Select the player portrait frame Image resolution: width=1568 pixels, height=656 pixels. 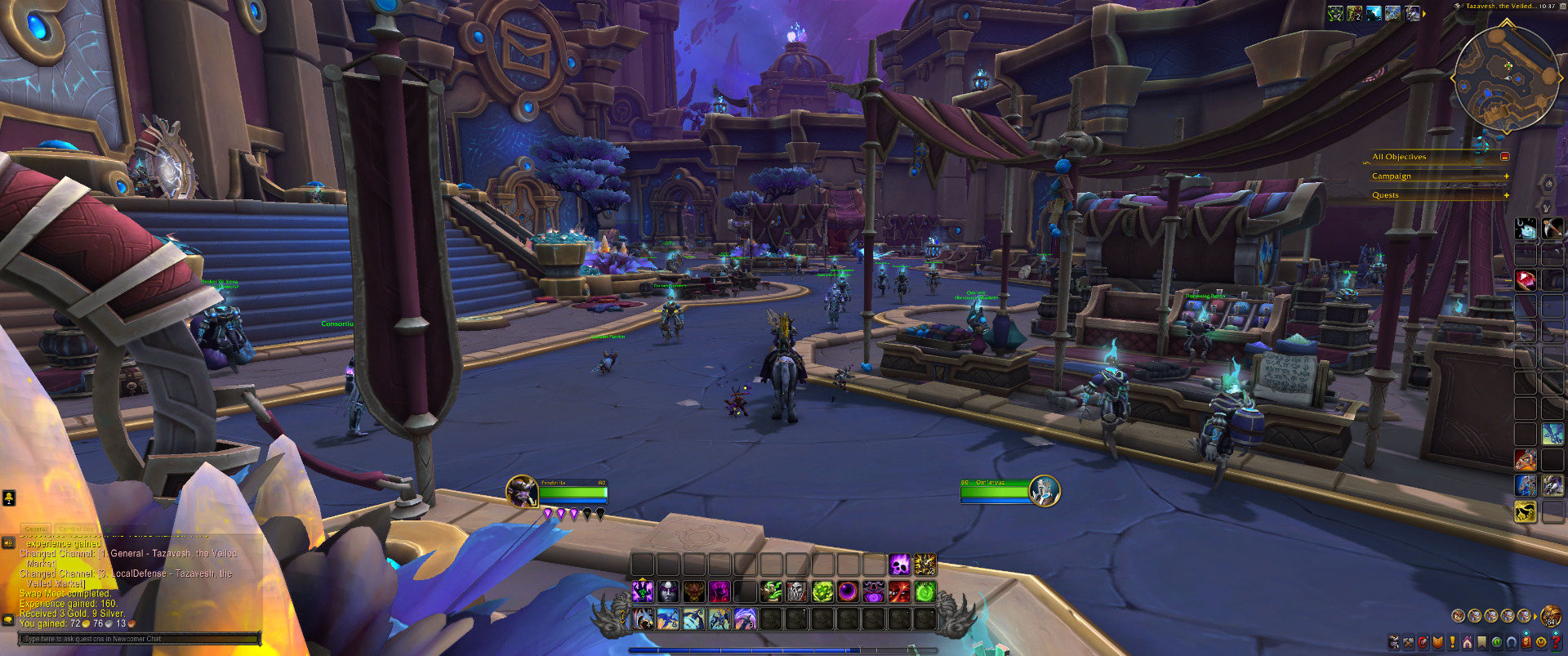[521, 491]
